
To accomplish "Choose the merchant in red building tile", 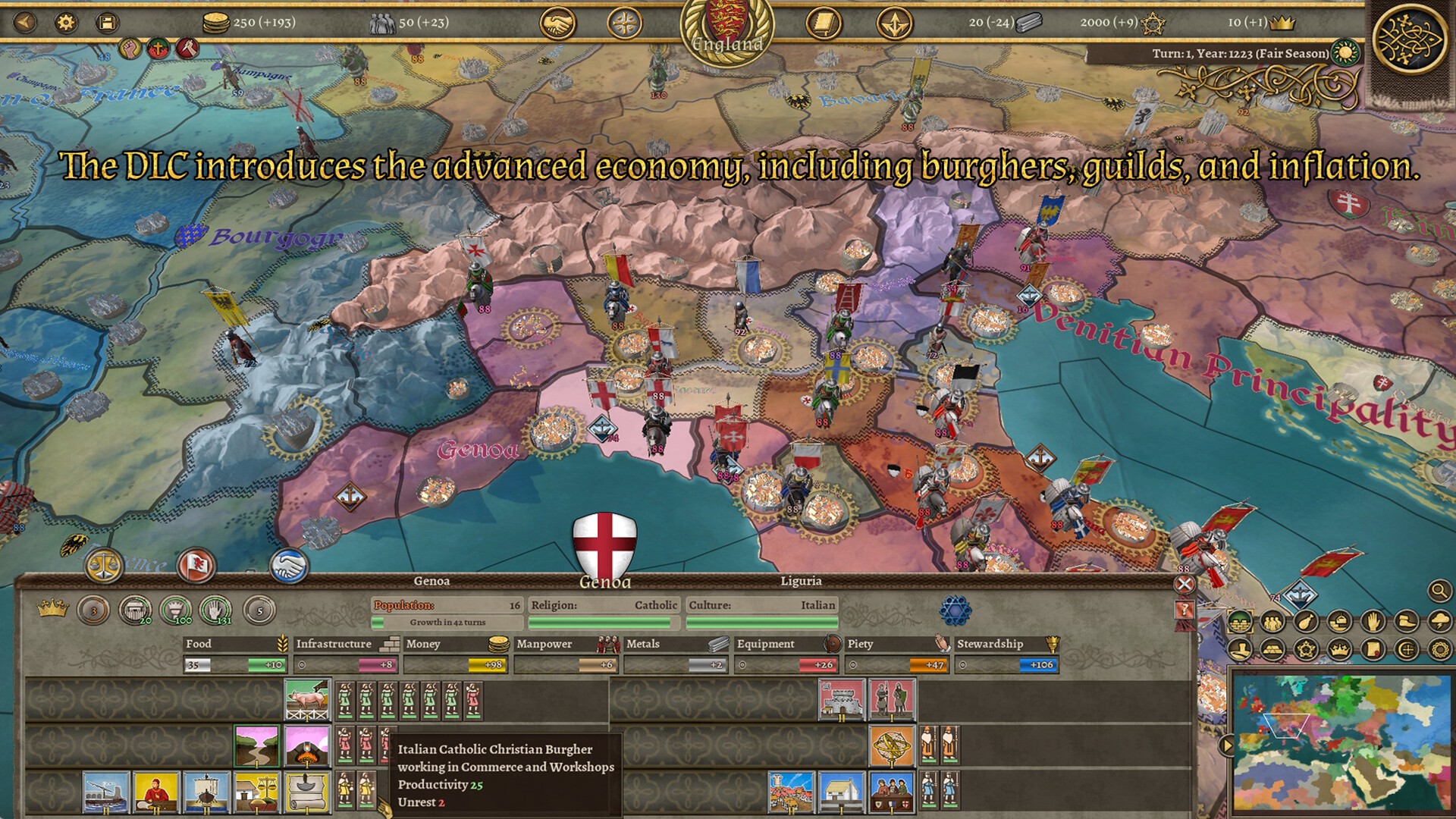I will click(x=155, y=792).
